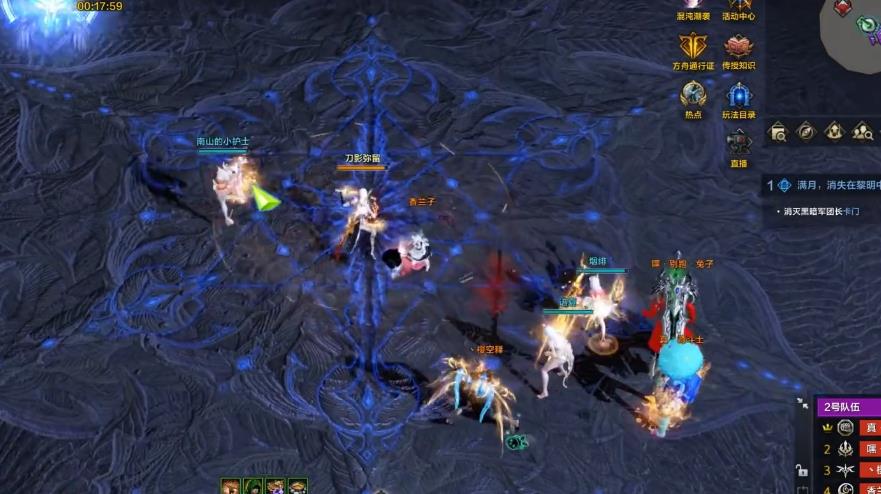The width and height of the screenshot is (881, 494).
Task: Collapse the party panel with the arrows icon
Action: (x=802, y=404)
